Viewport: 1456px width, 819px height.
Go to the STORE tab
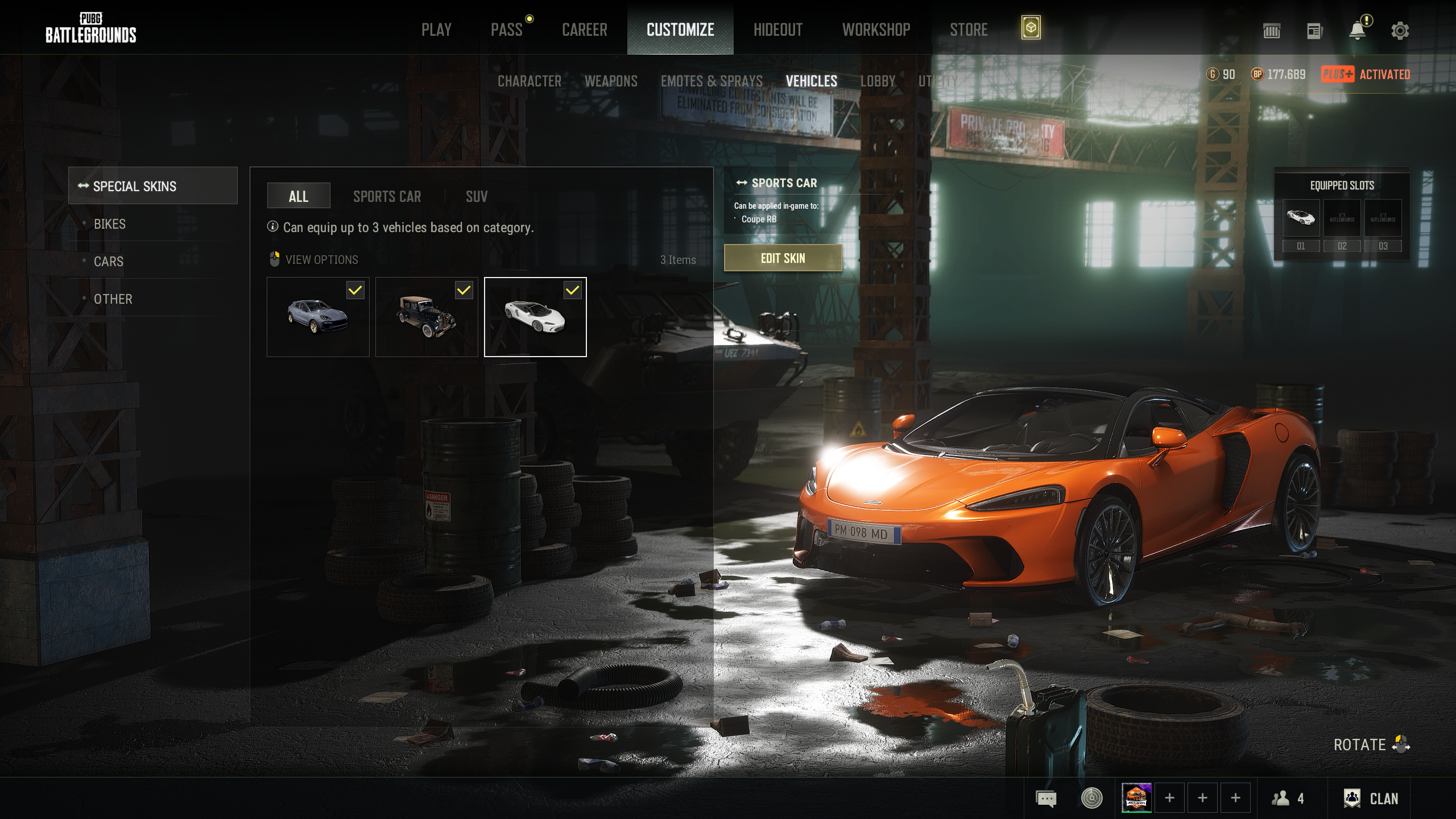[969, 30]
